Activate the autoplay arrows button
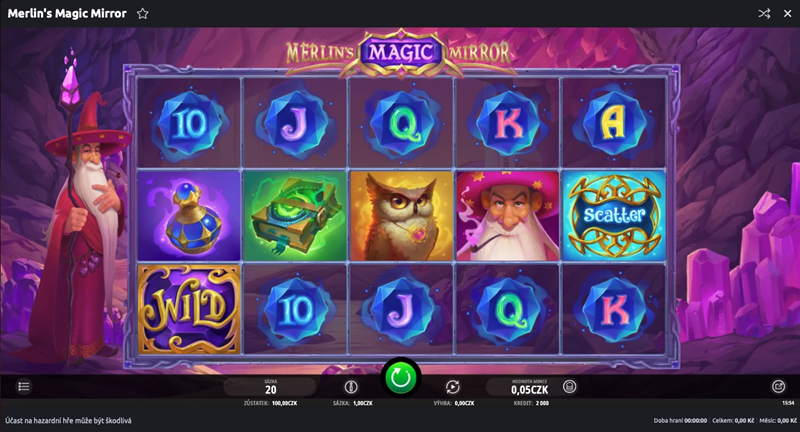This screenshot has width=800, height=432. (452, 386)
